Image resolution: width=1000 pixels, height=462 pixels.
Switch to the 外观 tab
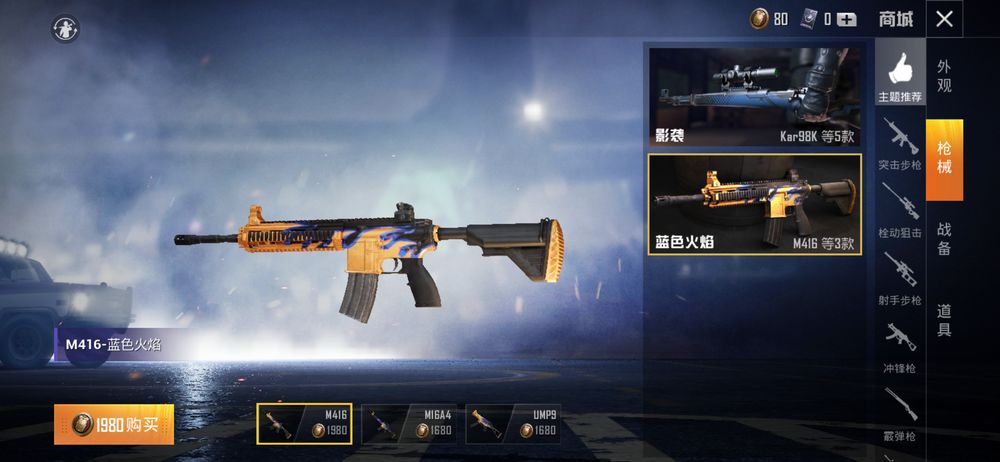pos(944,76)
